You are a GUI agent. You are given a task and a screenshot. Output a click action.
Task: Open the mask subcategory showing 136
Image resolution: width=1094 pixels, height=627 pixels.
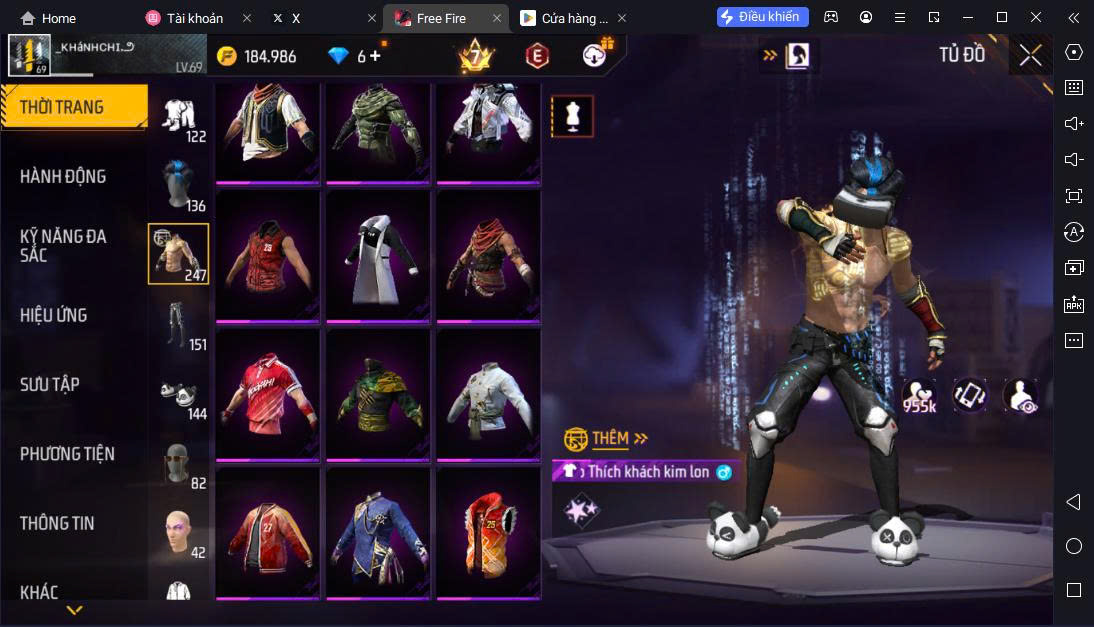178,186
